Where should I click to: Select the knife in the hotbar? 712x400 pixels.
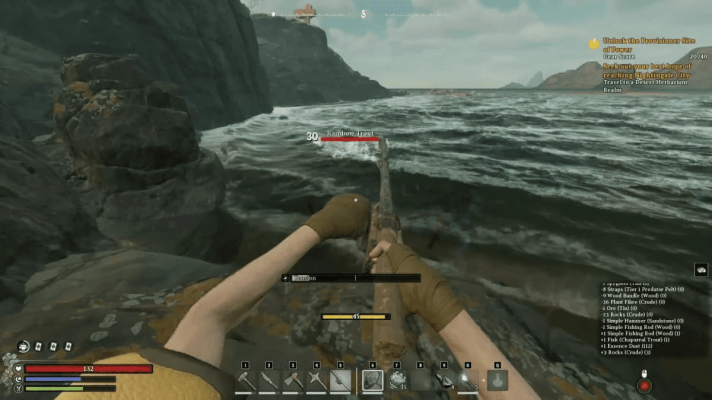point(269,381)
